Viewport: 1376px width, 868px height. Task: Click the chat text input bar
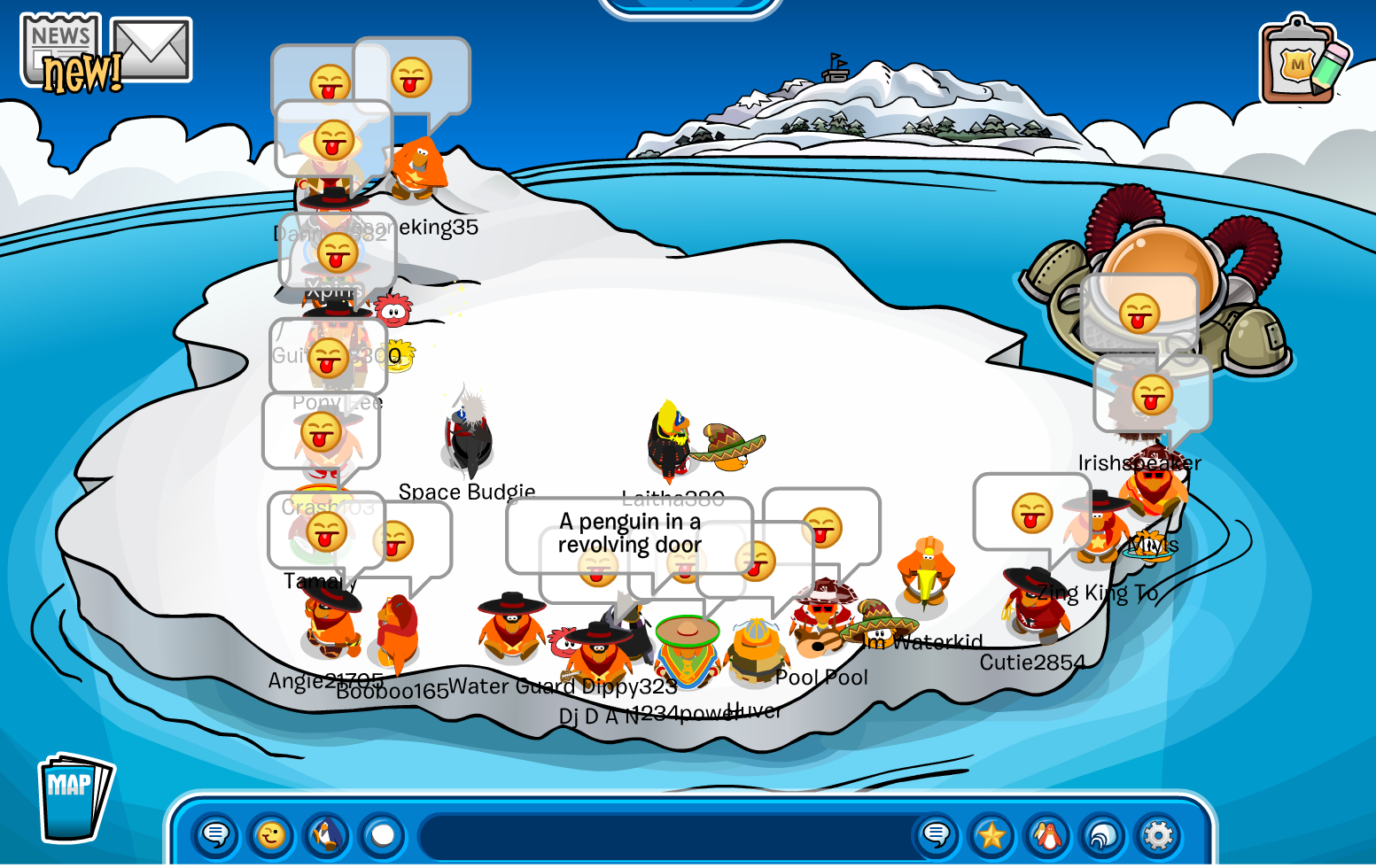click(665, 835)
